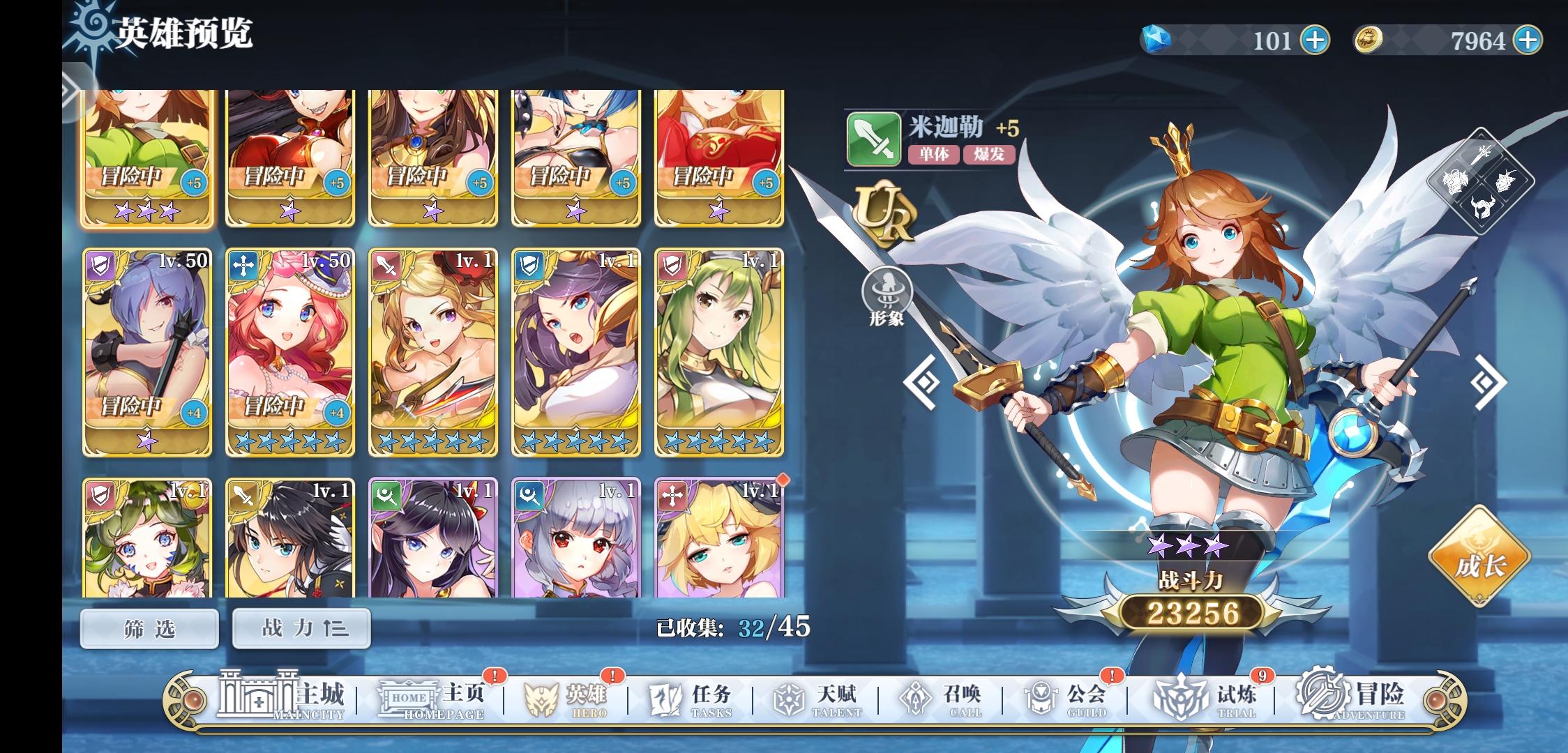Image resolution: width=1568 pixels, height=753 pixels.
Task: Click the 筛选 filter button
Action: [149, 627]
